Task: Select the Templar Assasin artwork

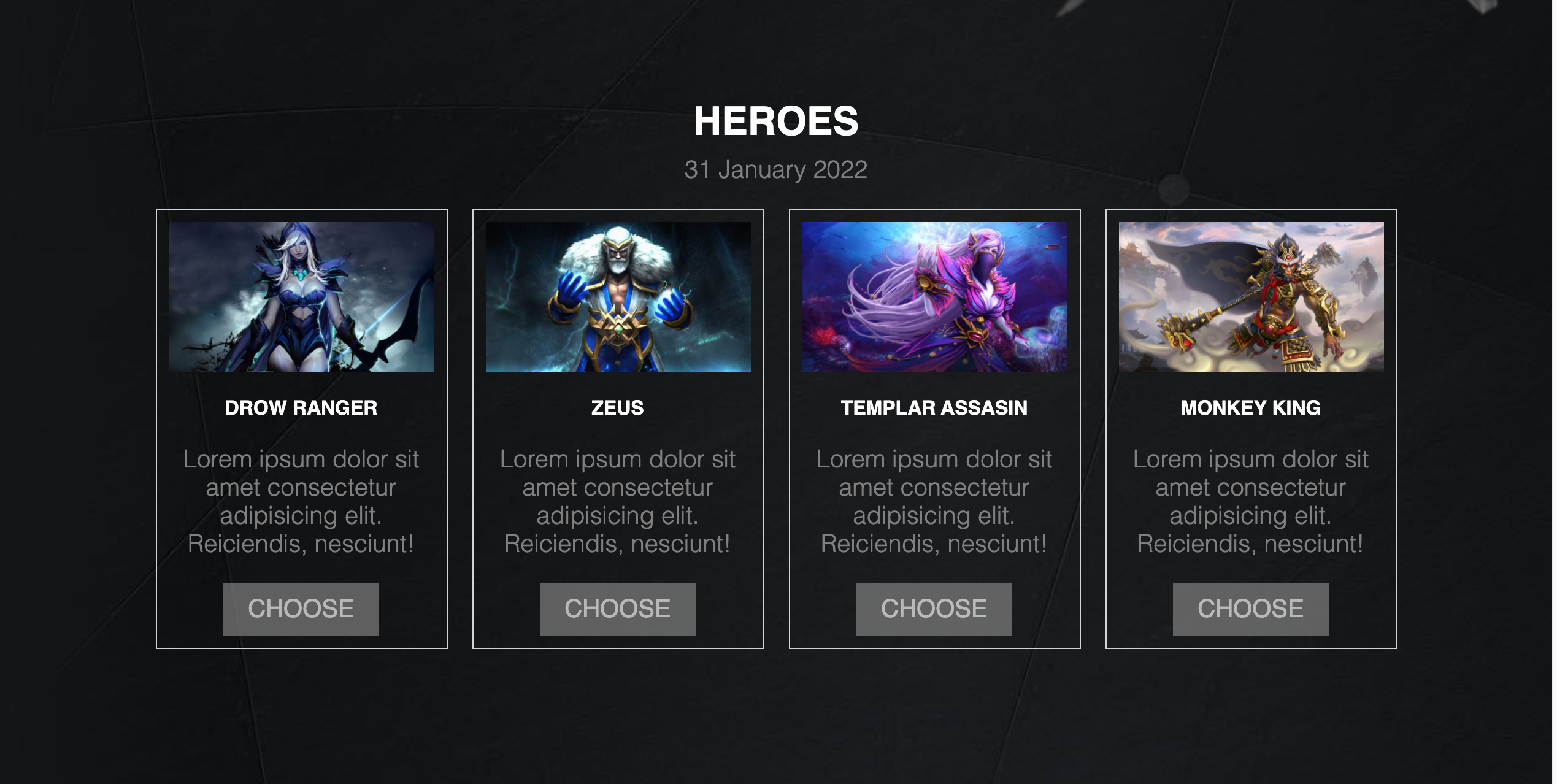Action: 934,297
